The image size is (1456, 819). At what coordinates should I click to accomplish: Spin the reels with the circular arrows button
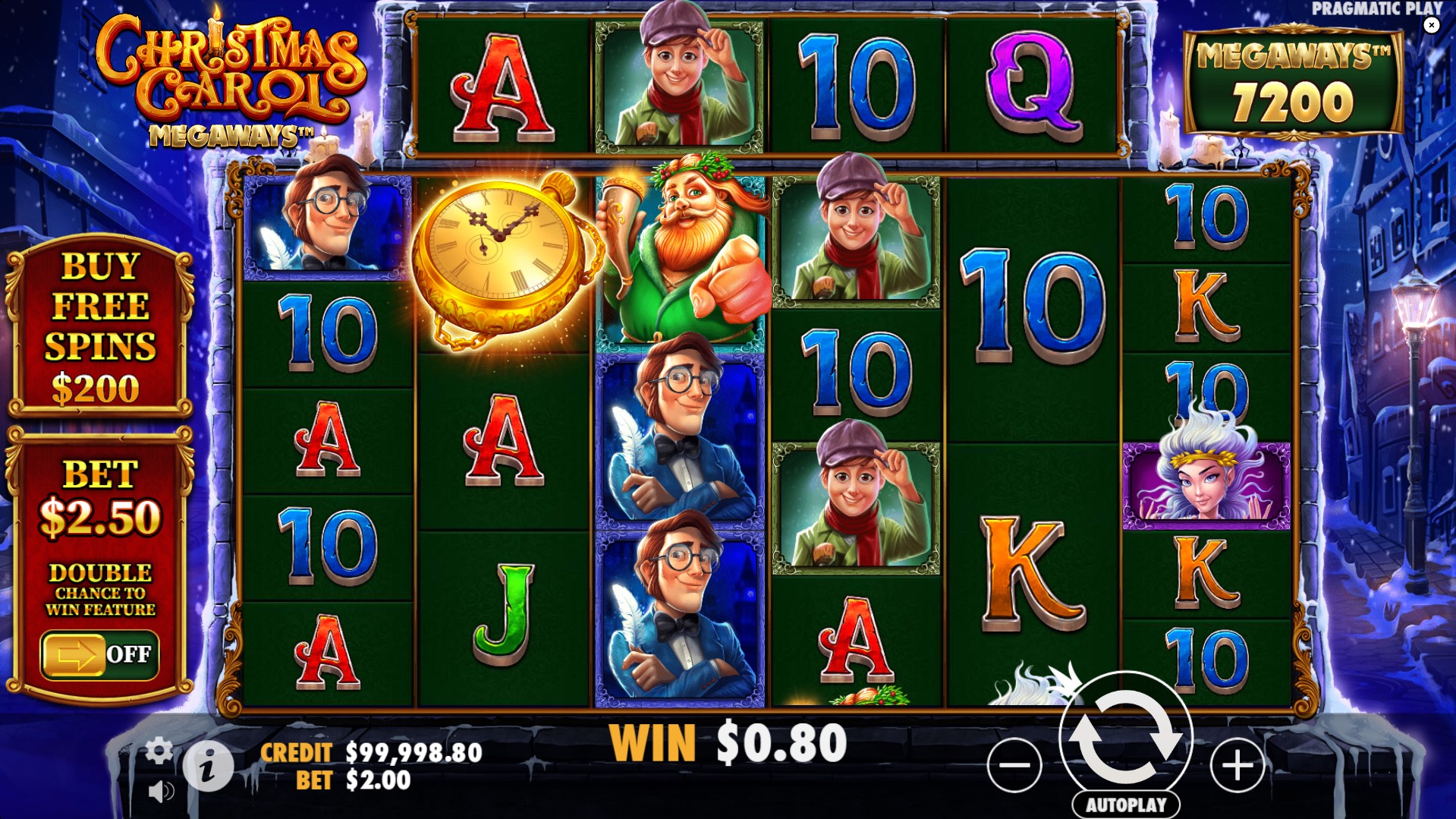tap(1125, 736)
